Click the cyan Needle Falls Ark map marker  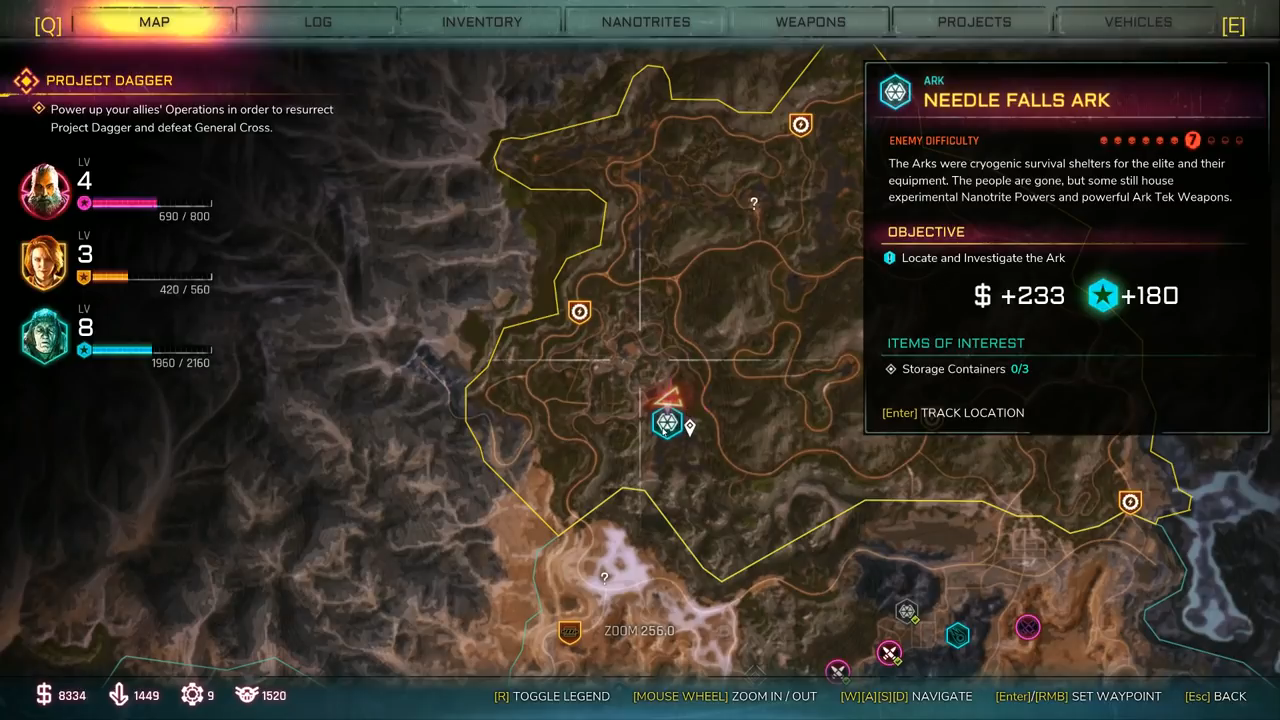point(667,423)
